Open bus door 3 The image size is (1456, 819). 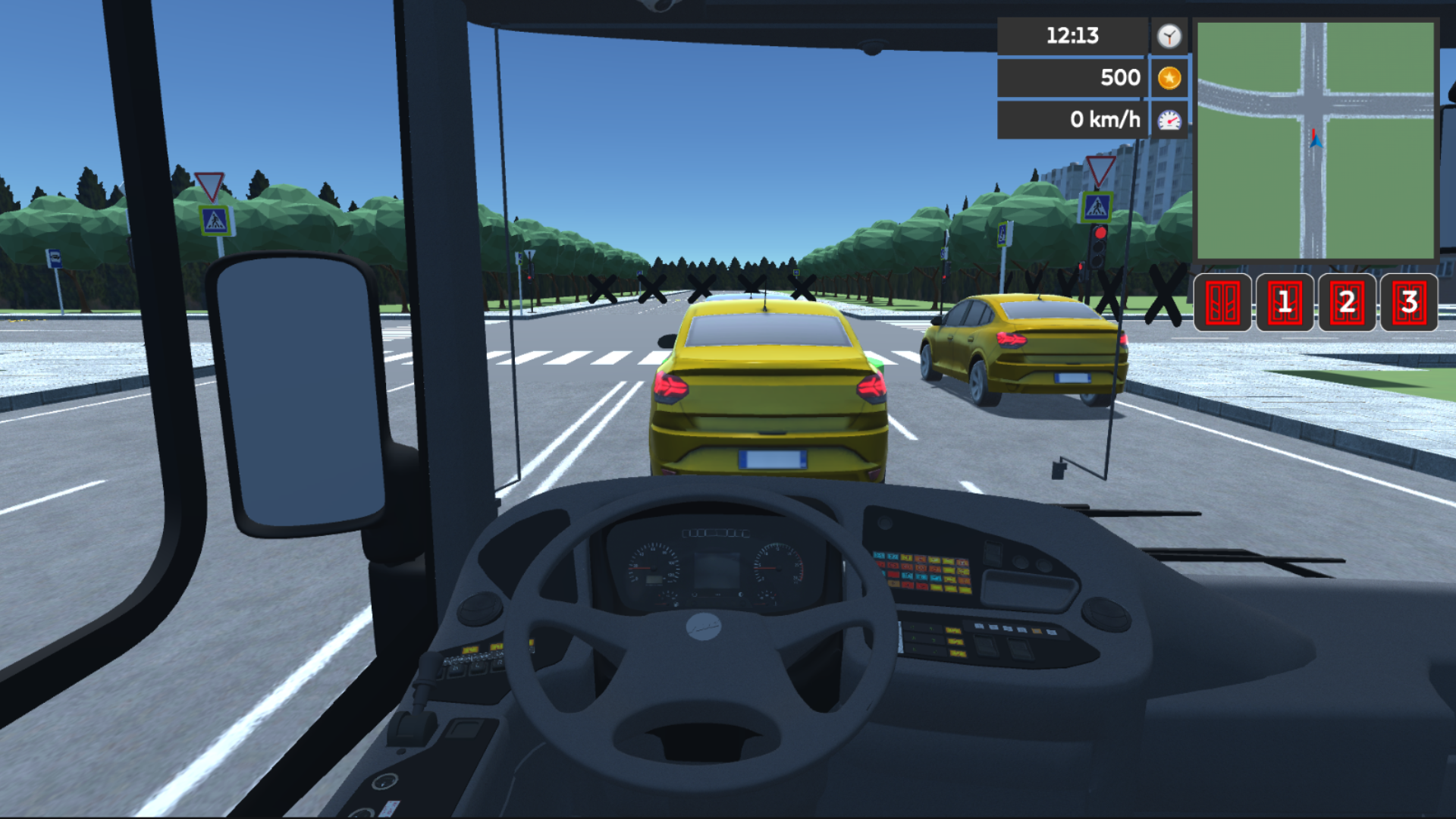(1409, 303)
